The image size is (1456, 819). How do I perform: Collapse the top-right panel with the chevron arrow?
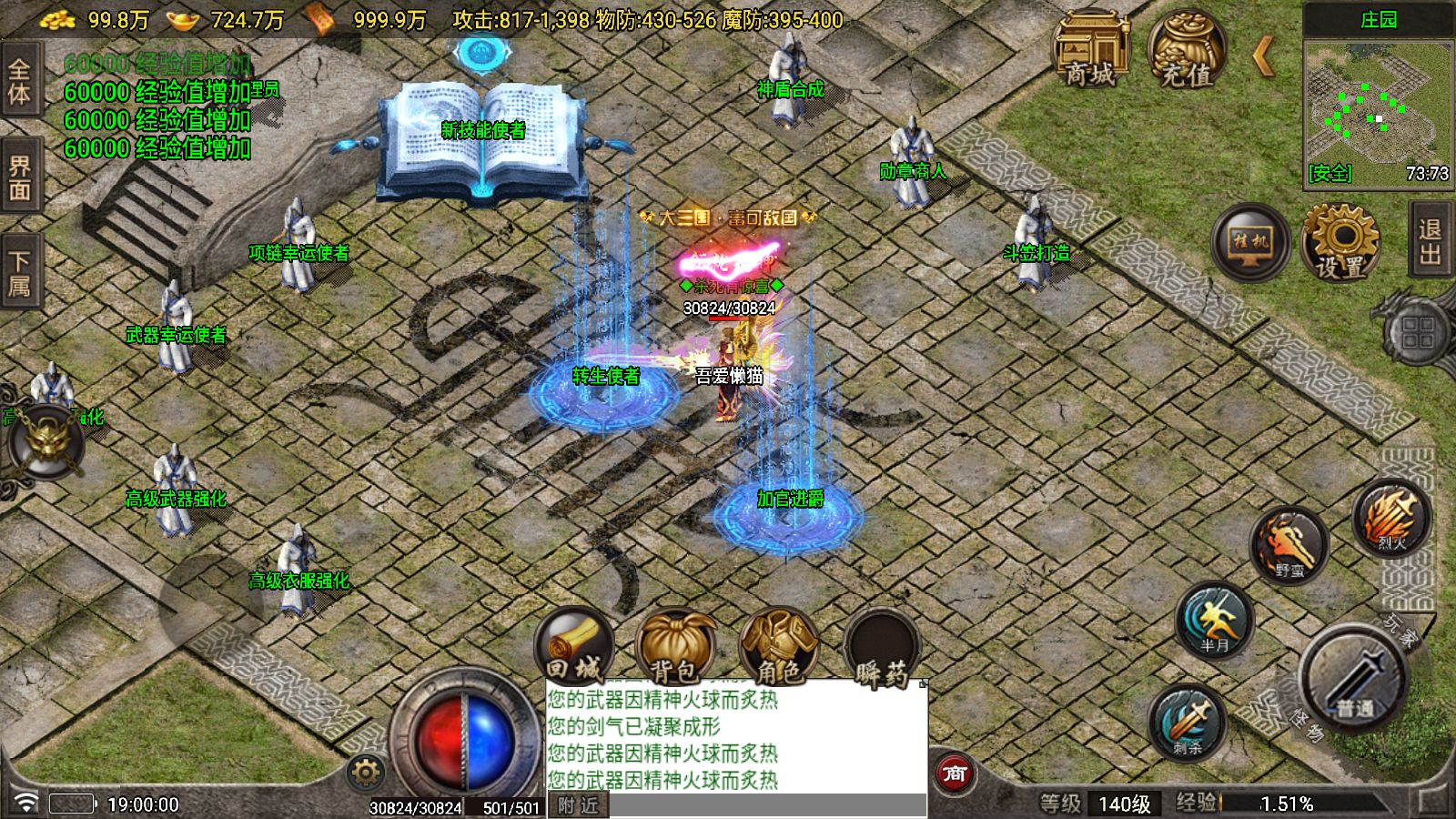point(1263,56)
